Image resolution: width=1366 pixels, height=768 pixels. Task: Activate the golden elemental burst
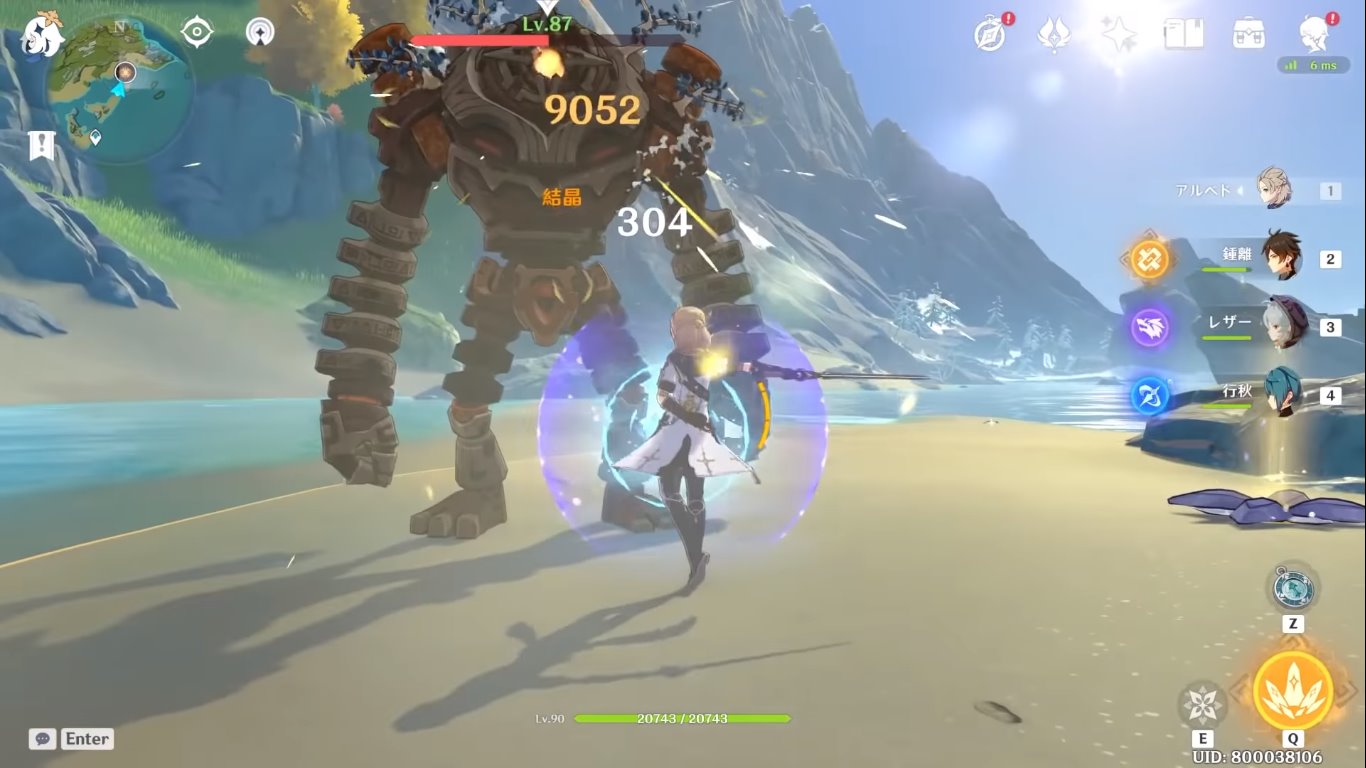point(1292,690)
